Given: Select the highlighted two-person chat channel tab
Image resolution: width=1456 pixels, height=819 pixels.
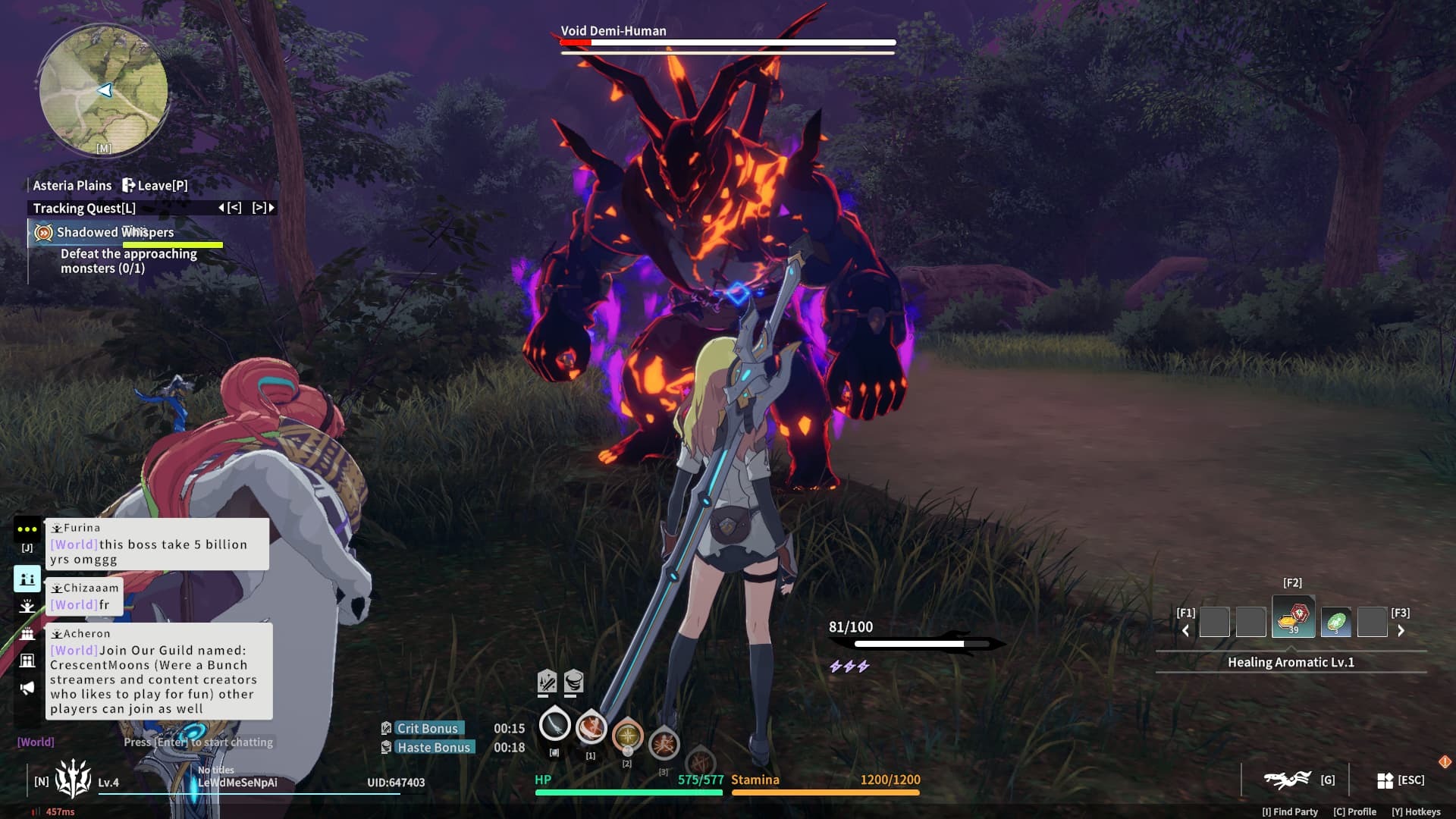Looking at the screenshot, I should click(x=27, y=579).
